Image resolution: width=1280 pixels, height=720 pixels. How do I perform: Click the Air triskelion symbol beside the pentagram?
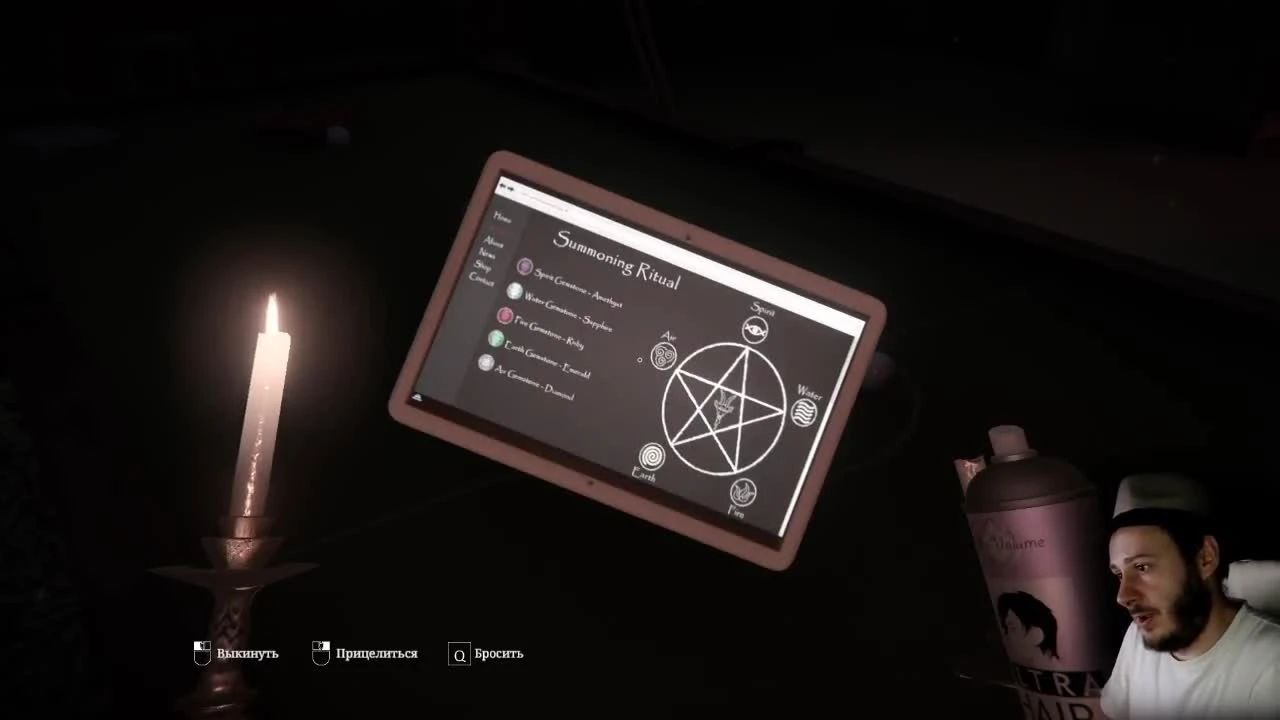coord(663,356)
